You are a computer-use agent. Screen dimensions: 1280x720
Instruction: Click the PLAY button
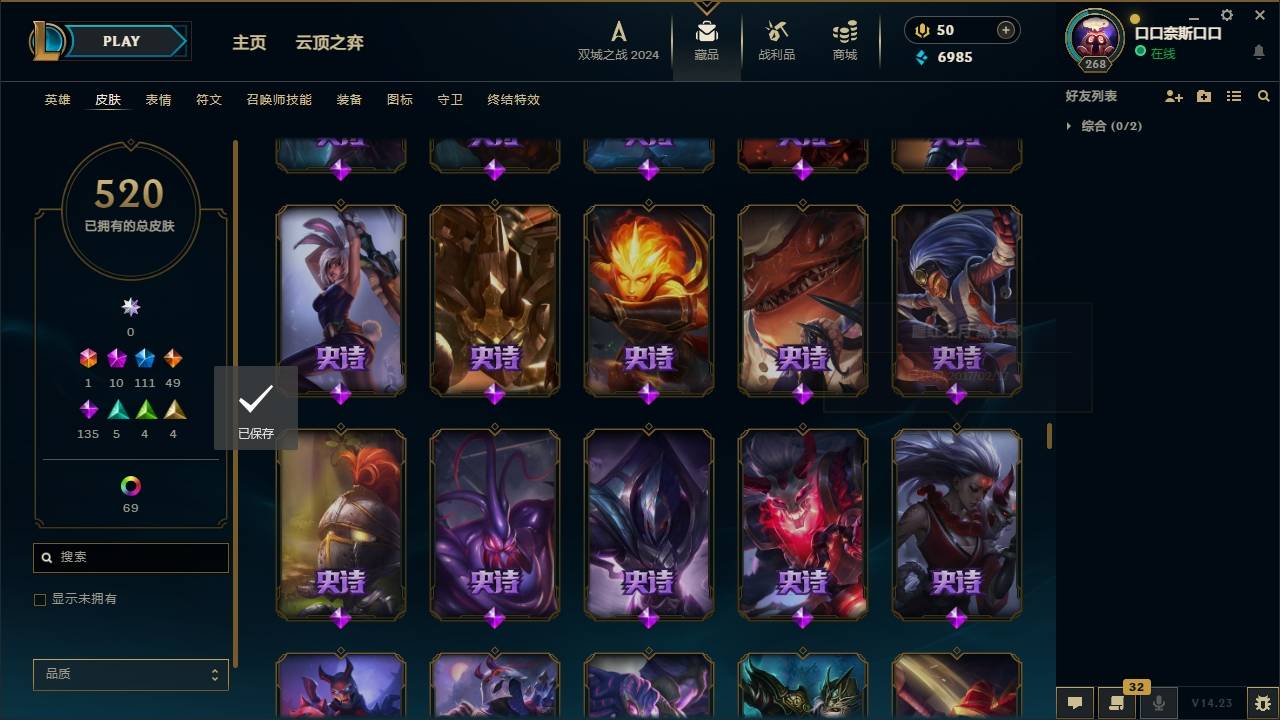click(121, 41)
